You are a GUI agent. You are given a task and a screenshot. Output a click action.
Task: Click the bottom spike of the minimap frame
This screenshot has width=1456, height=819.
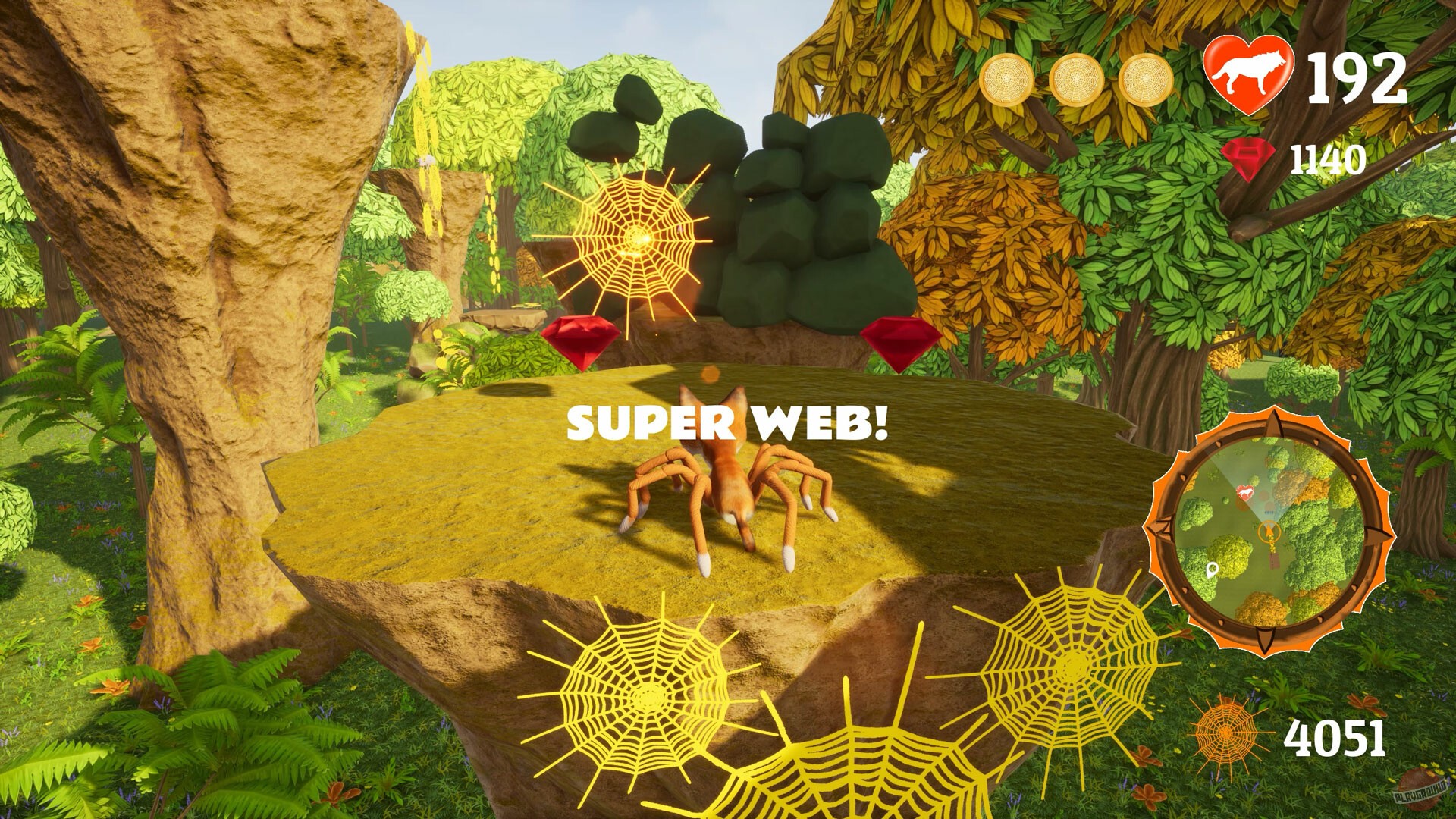tap(1264, 641)
